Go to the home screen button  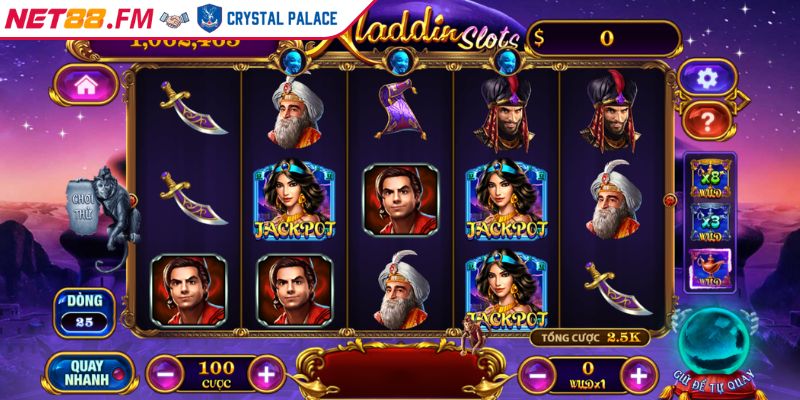click(85, 86)
